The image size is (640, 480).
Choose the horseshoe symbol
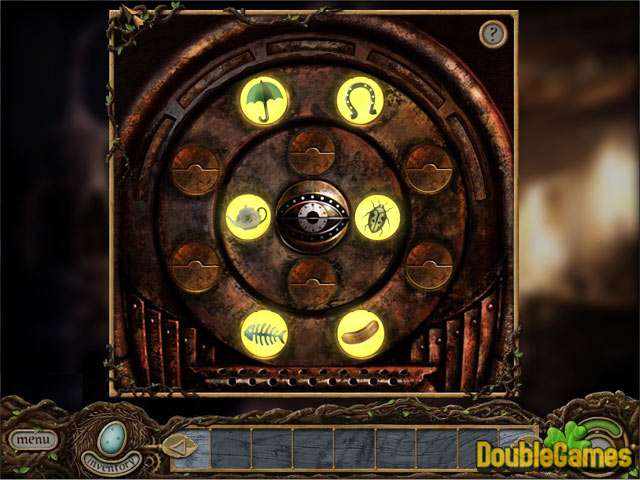360,99
